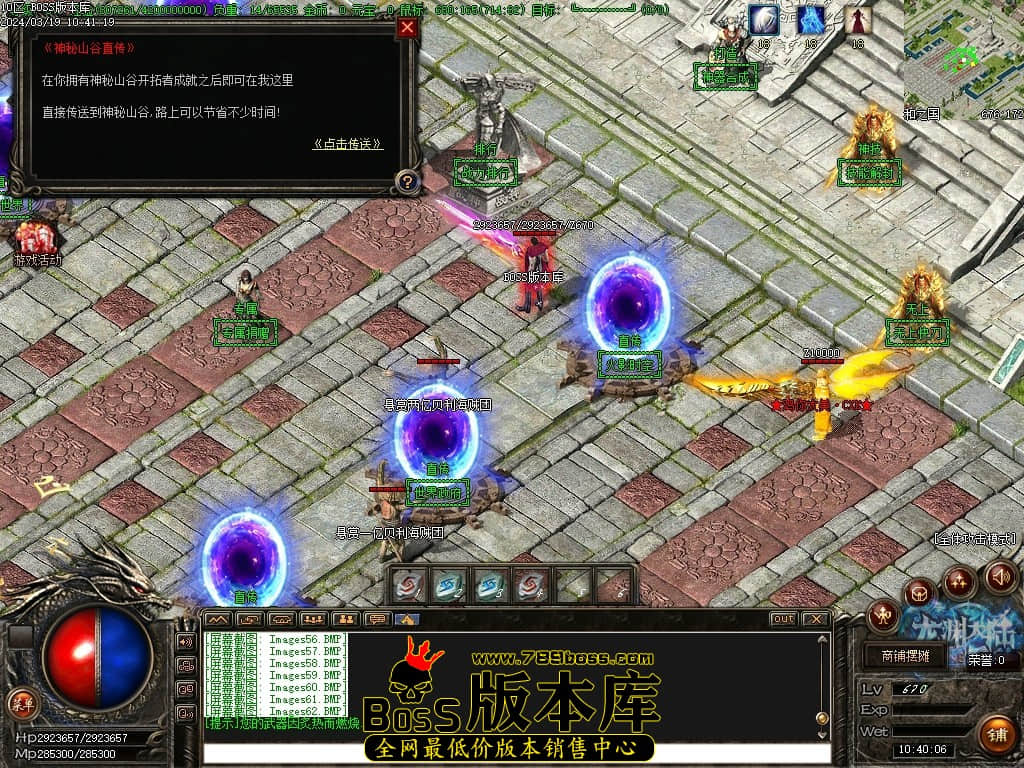
Task: Activate the first skill hotbar slot
Action: pyautogui.click(x=407, y=585)
